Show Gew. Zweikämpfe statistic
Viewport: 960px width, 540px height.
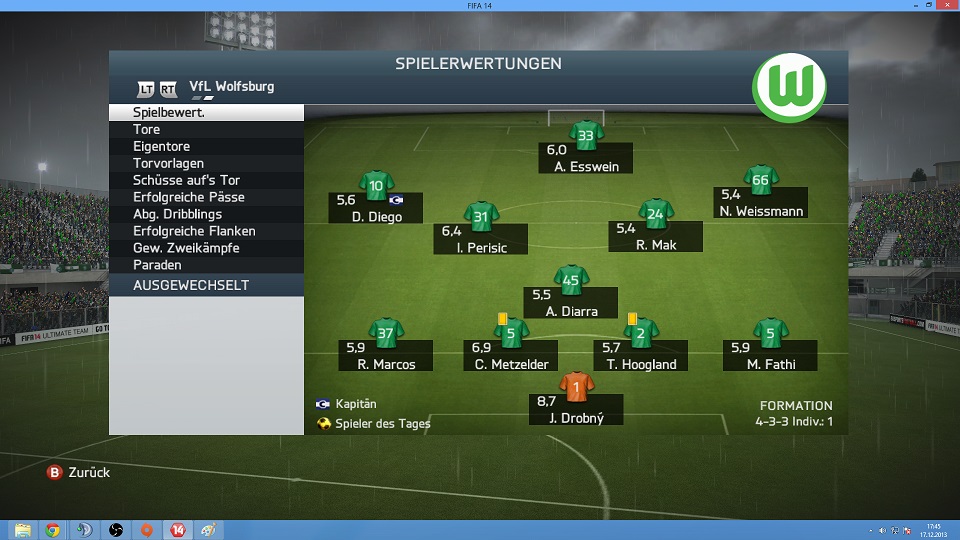click(x=205, y=248)
